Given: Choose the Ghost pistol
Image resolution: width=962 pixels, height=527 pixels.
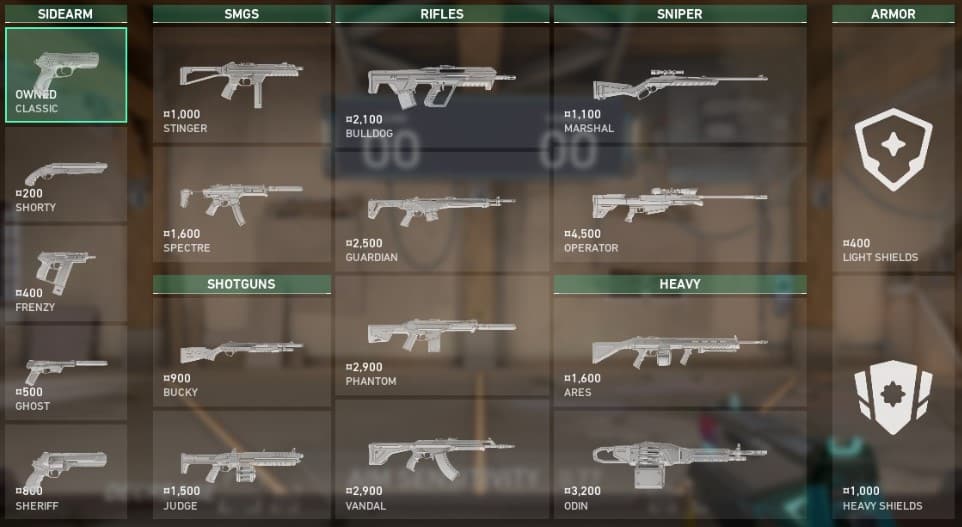Looking at the screenshot, I should click(x=66, y=372).
